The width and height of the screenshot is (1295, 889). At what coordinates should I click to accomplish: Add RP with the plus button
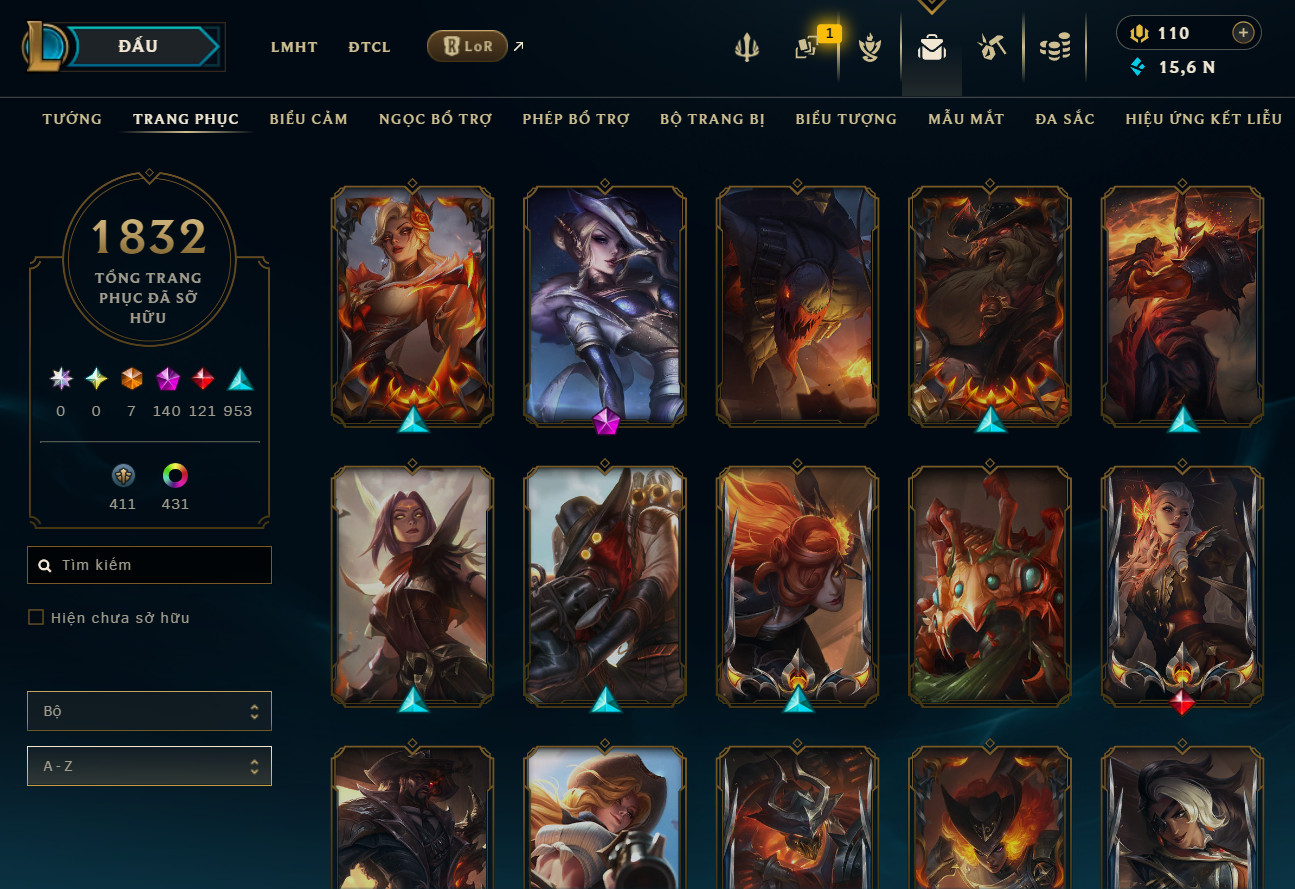click(1243, 33)
